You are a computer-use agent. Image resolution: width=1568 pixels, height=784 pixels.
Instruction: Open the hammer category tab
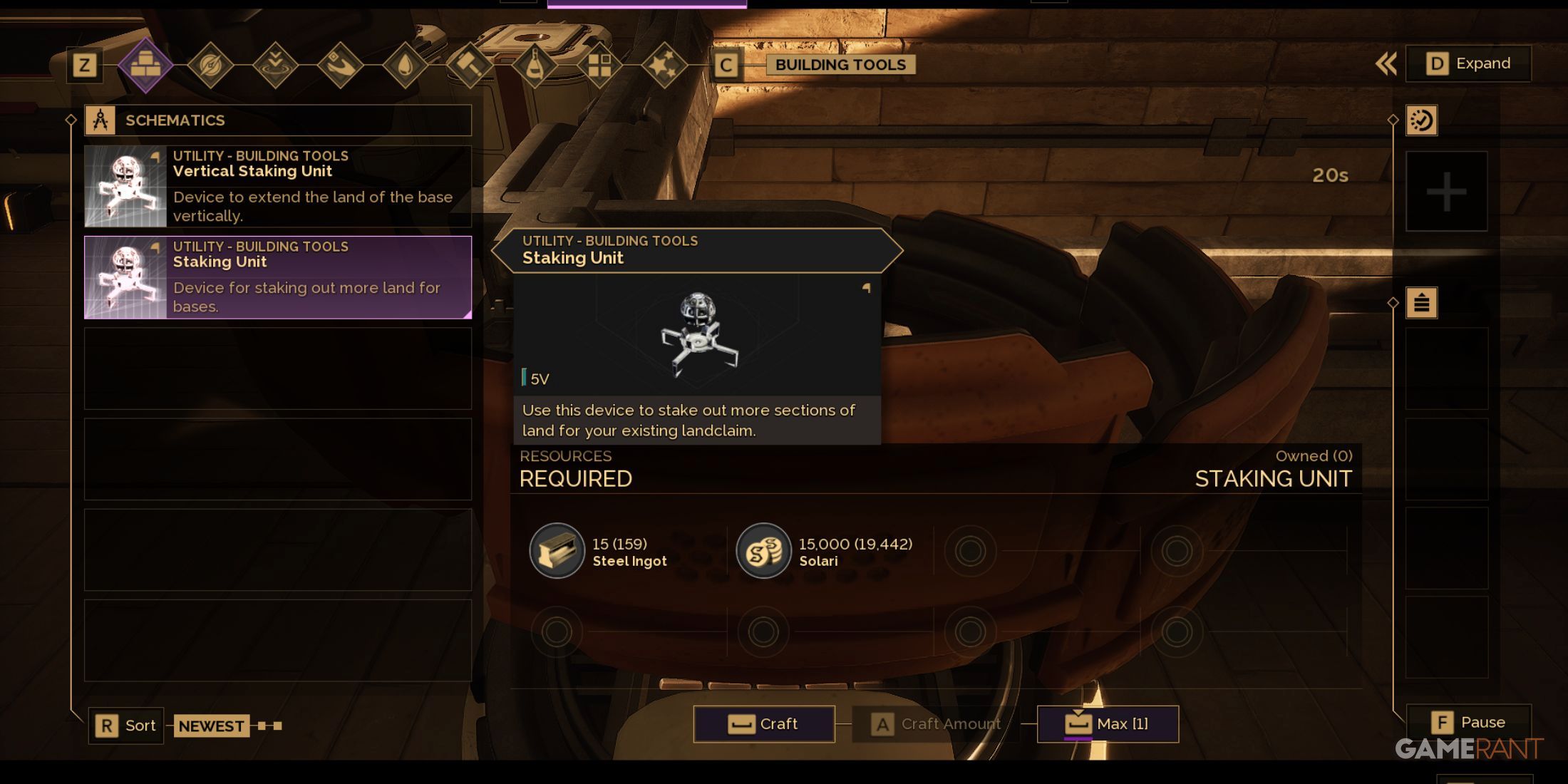point(470,66)
